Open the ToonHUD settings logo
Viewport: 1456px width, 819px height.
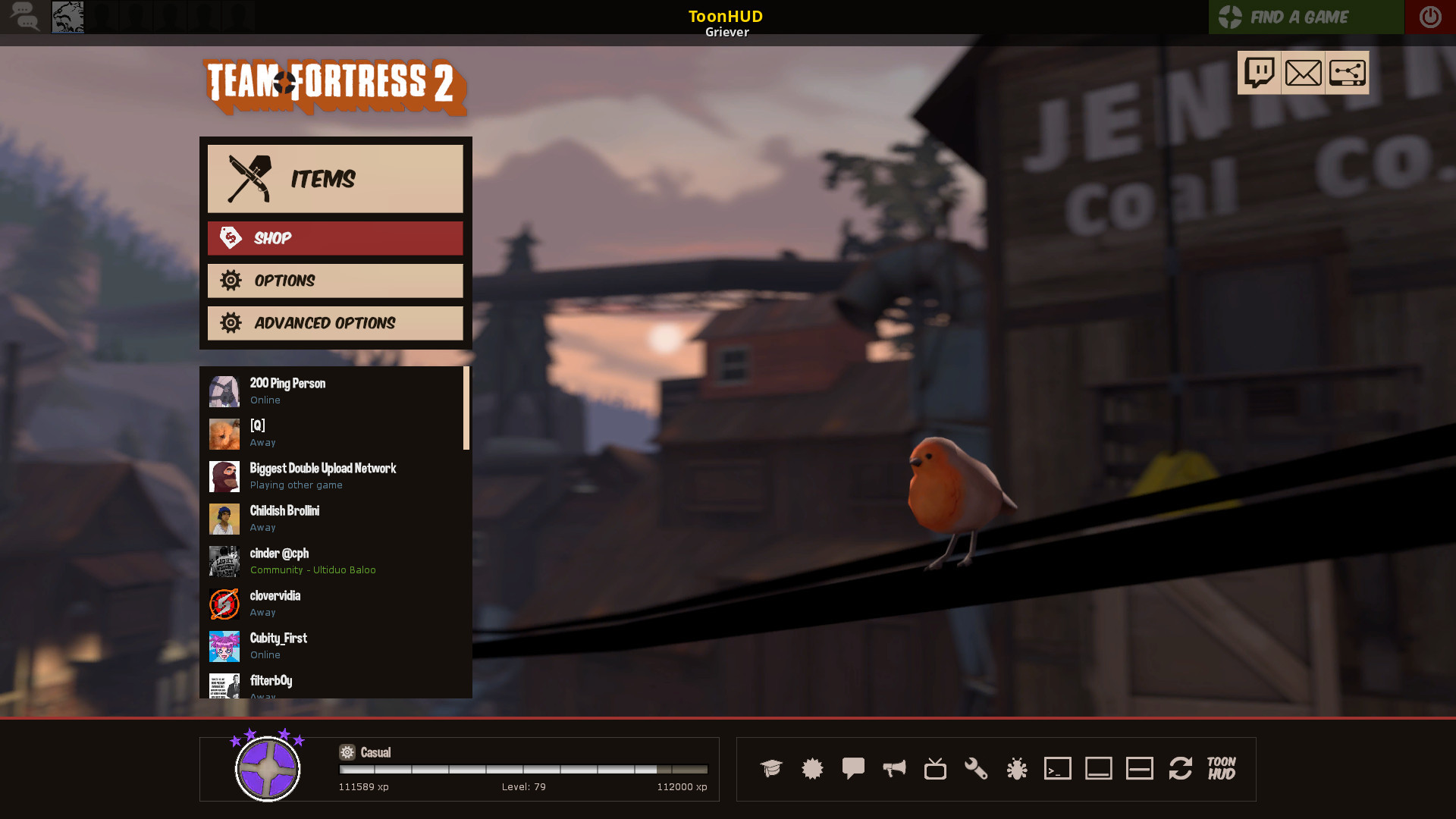[x=1220, y=768]
